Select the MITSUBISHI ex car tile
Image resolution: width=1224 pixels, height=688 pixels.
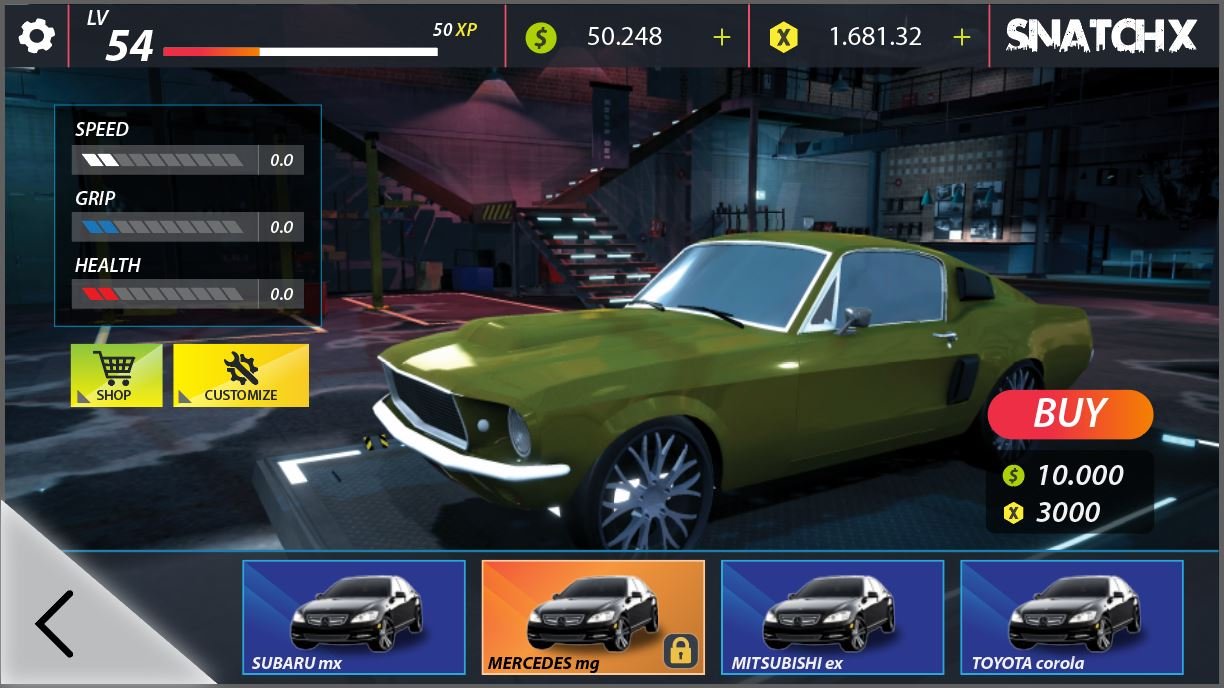(832, 617)
